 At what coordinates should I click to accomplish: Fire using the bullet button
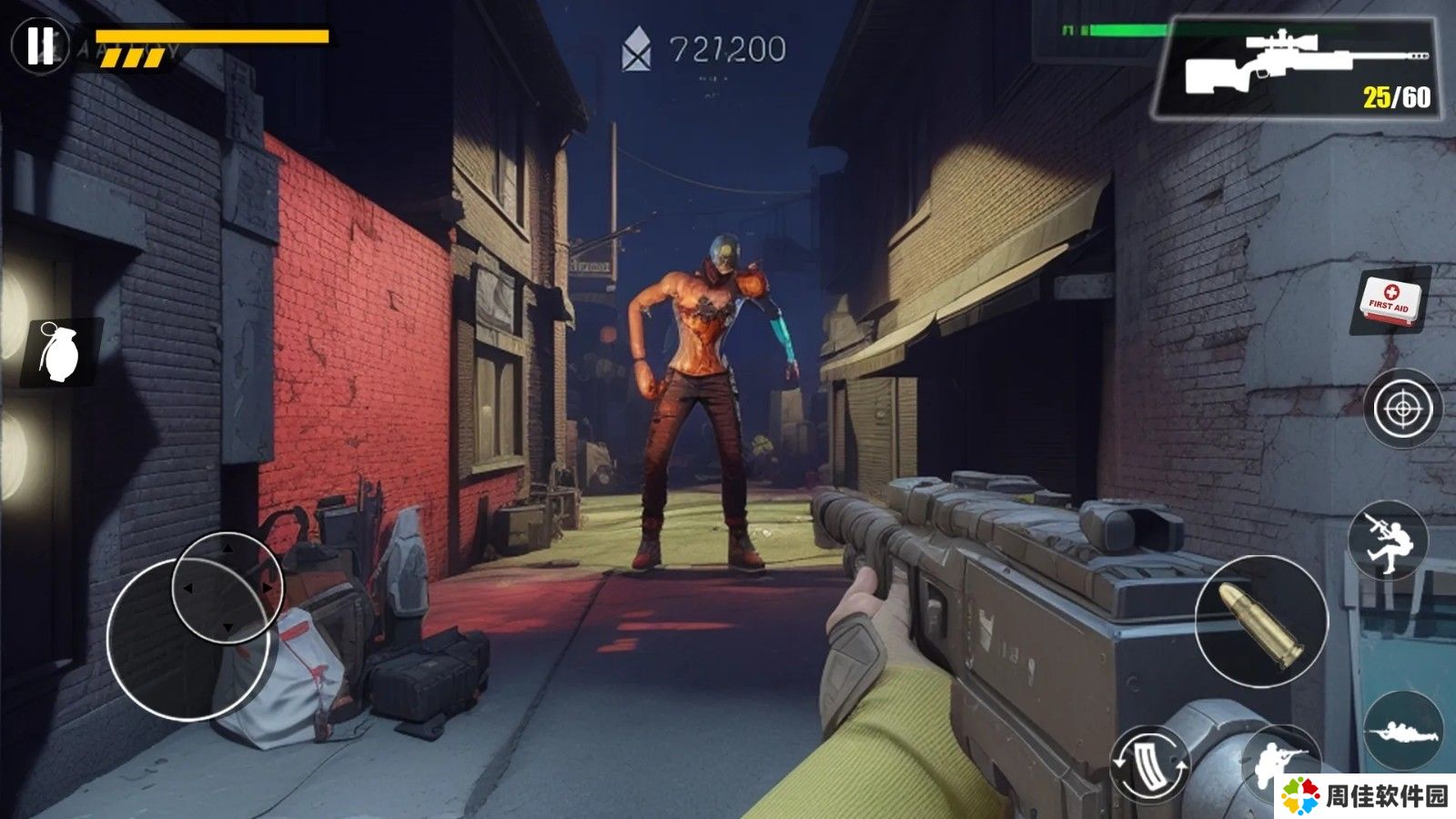(1260, 622)
